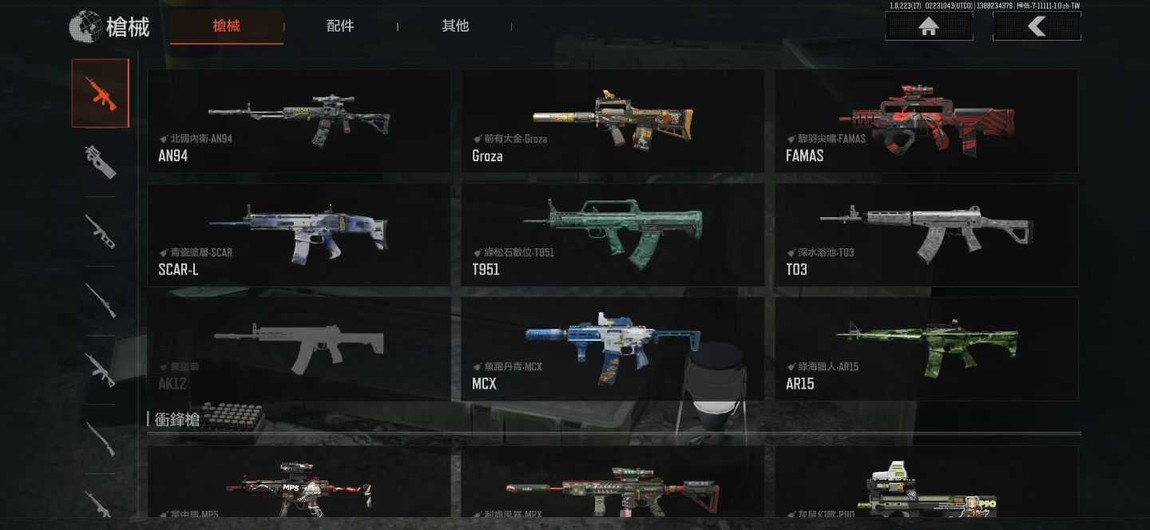
Task: Select the SCAR-L weapon tile
Action: pos(298,234)
